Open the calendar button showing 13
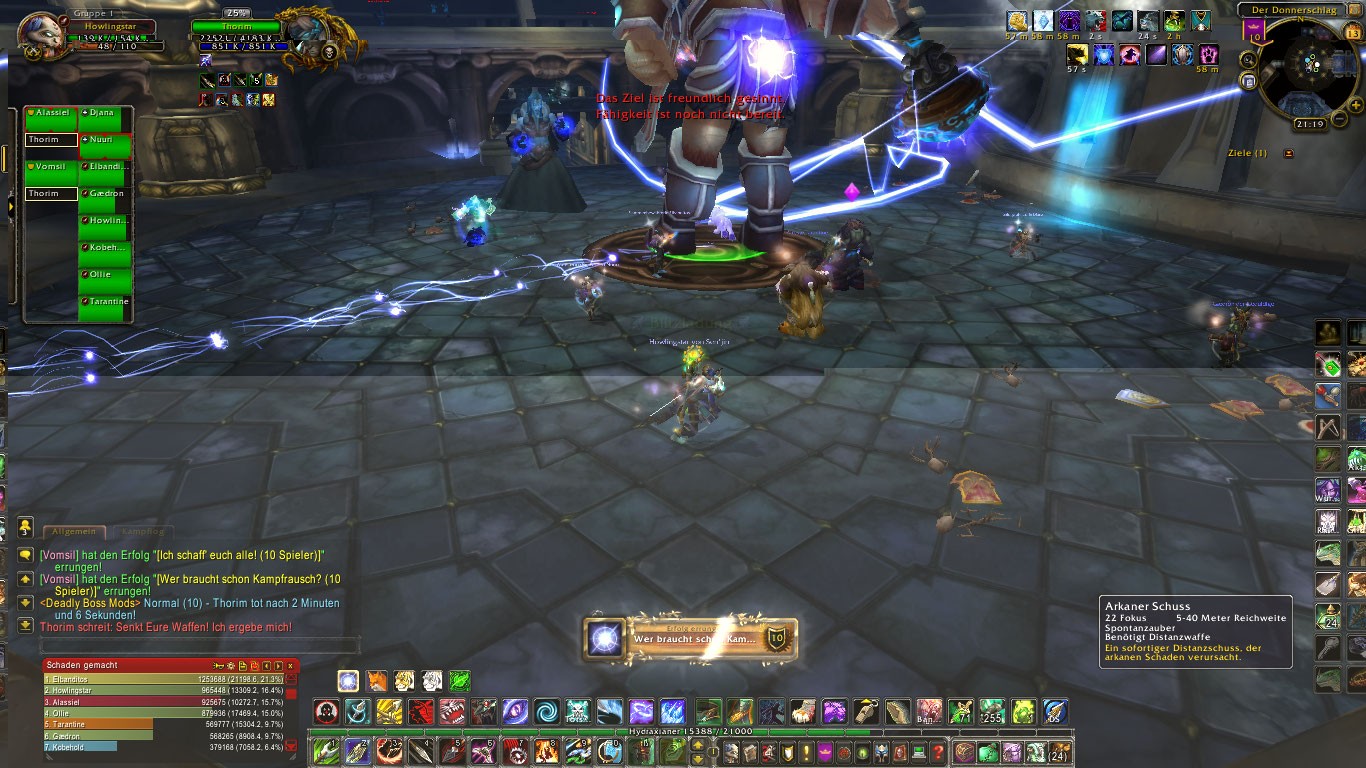 [x=1353, y=32]
